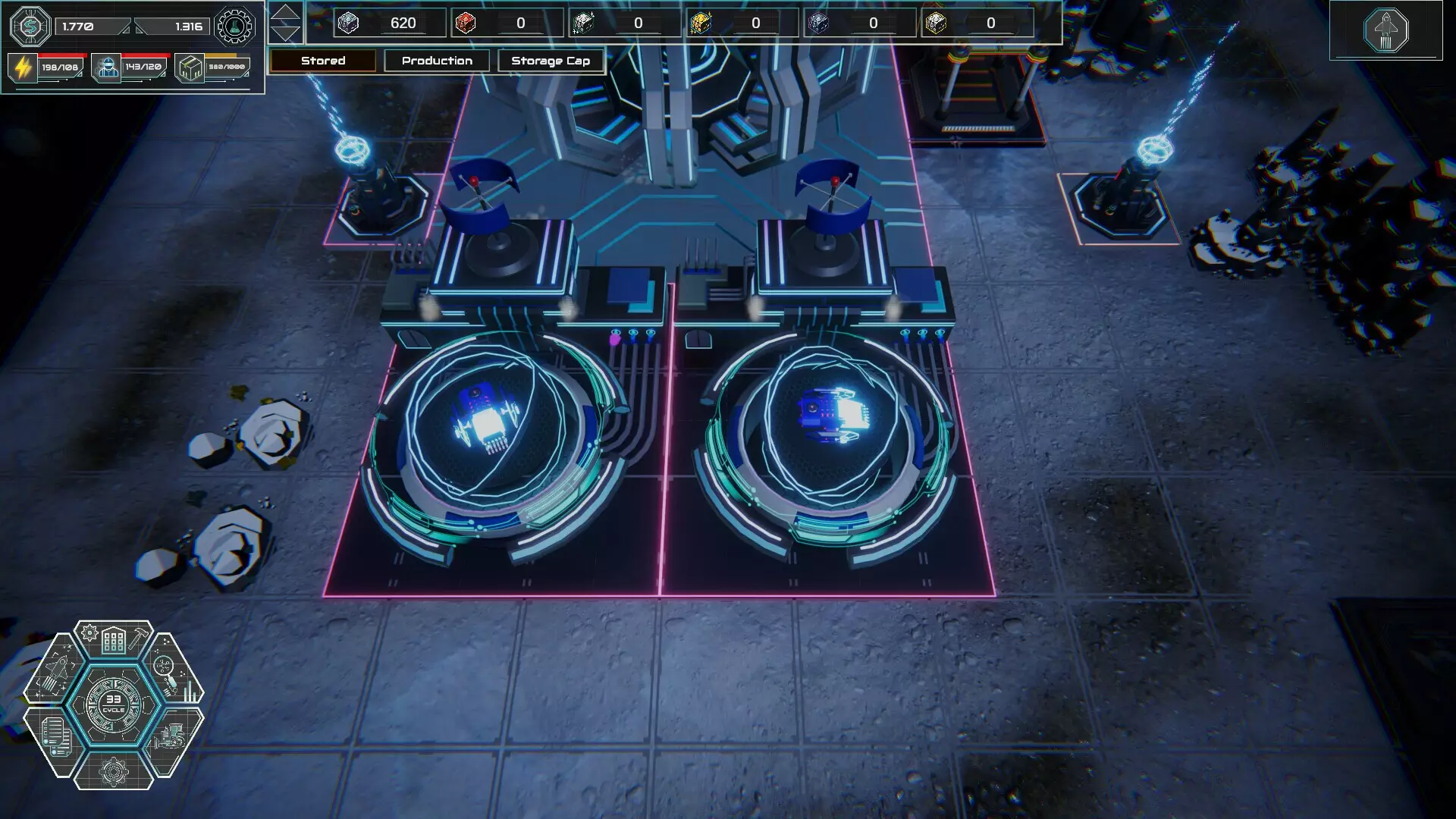Screen dimensions: 1456x819
Task: Open the building construction hexagon menu
Action: [114, 641]
